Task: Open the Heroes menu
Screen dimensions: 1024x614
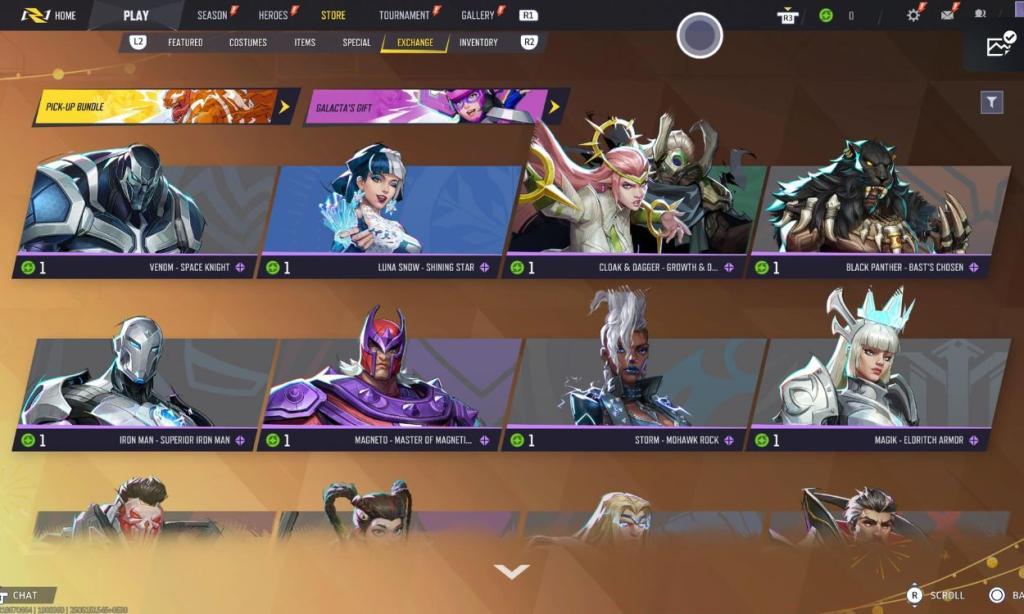Action: coord(274,15)
